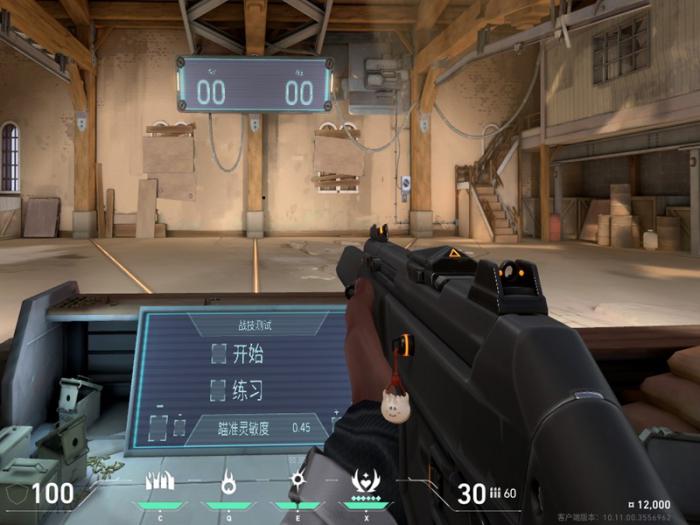700x525 pixels.
Task: Use the Q flame ability icon
Action: point(229,482)
